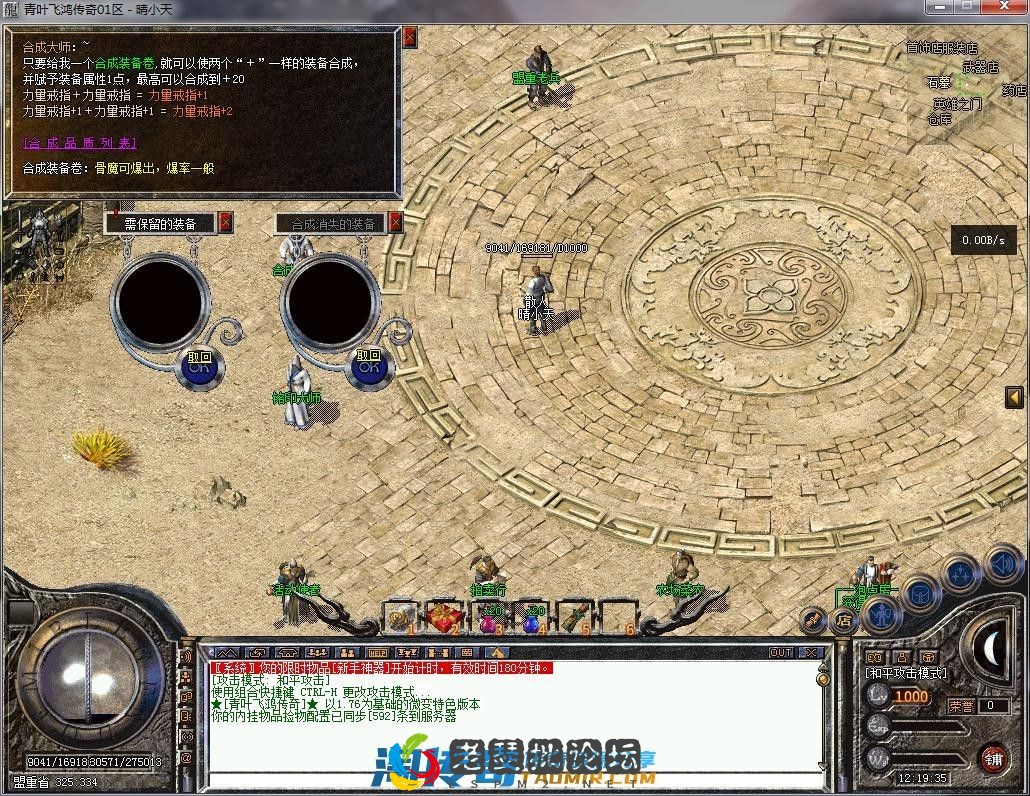Close the 合成大师 dialogue panel
This screenshot has height=796, width=1030.
[409, 39]
